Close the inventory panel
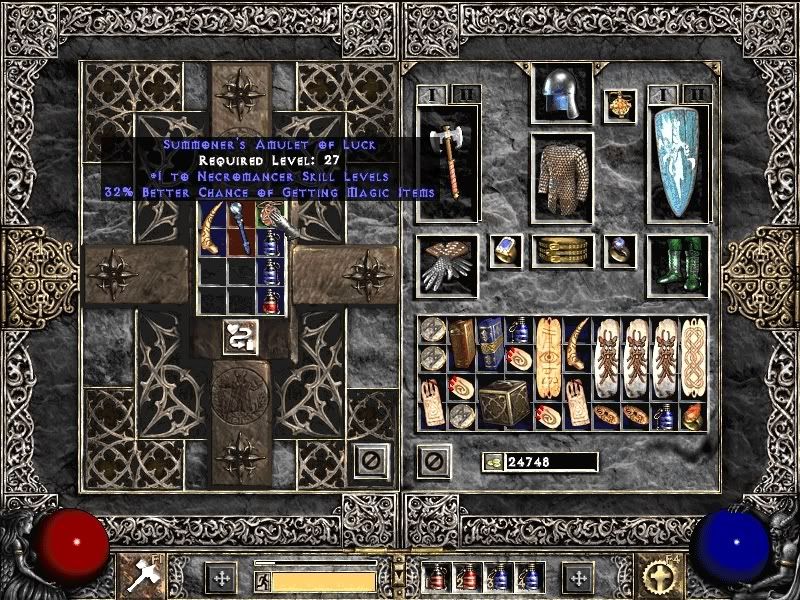Screen dimensions: 800x600 click(x=433, y=461)
